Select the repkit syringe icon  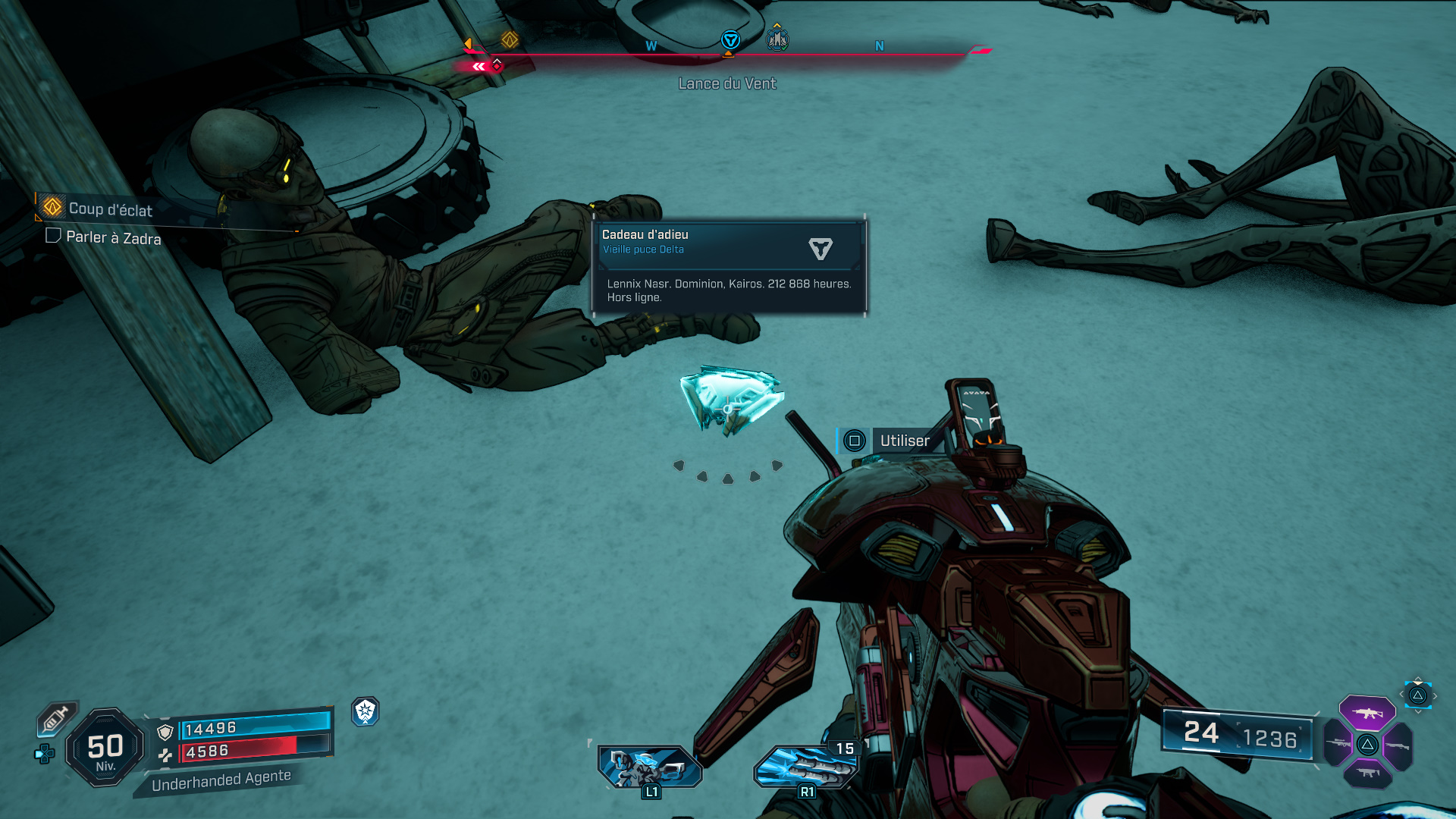tap(55, 718)
